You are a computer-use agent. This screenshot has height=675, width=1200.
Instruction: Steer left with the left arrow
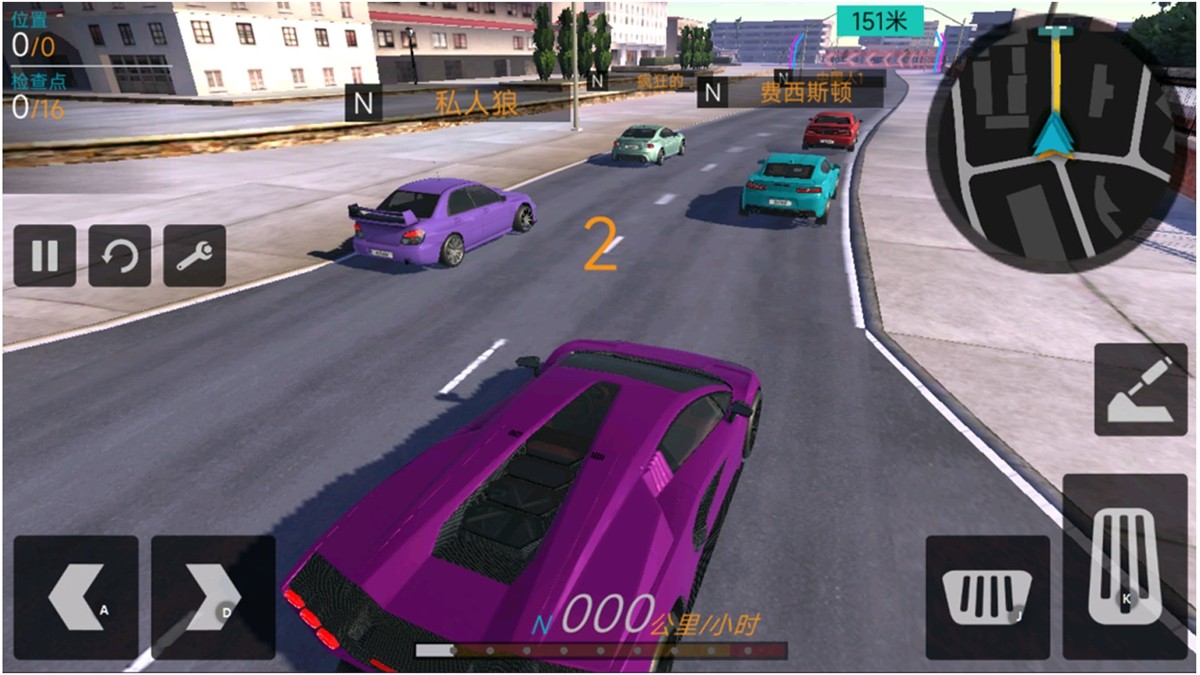(x=76, y=597)
